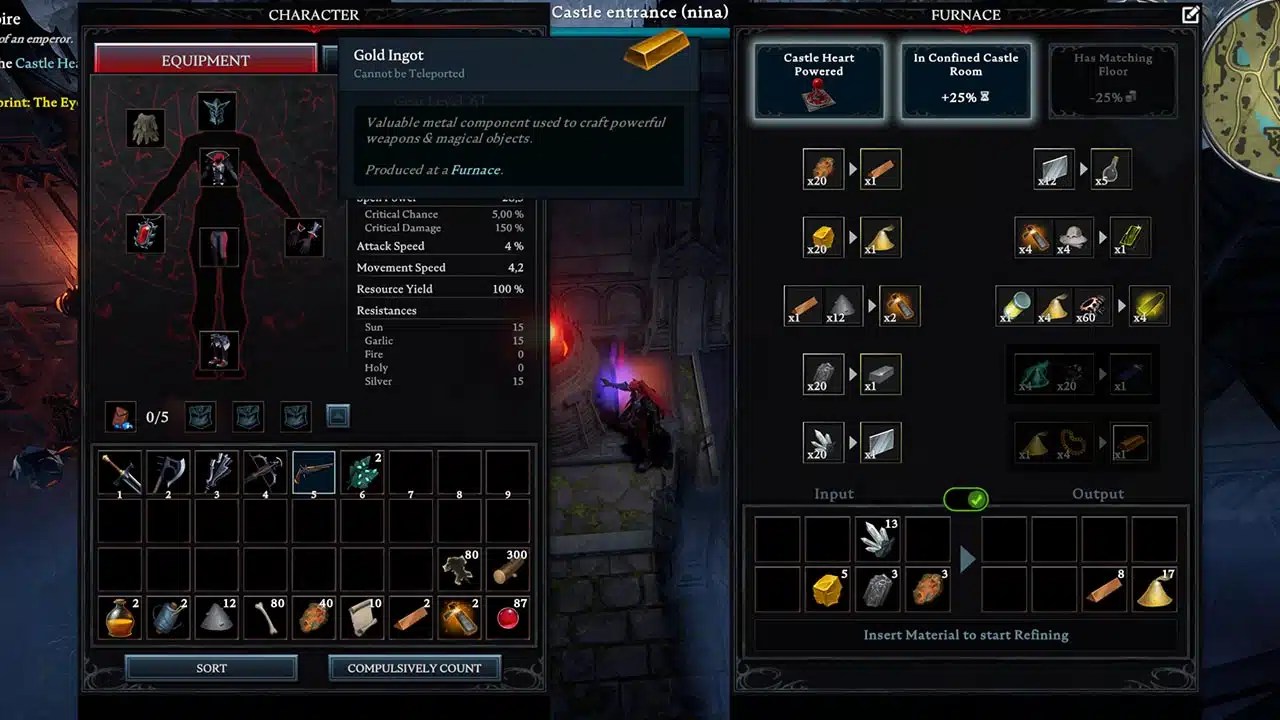Select the pistols in hotbar slot 5
1280x720 pixels.
(313, 472)
